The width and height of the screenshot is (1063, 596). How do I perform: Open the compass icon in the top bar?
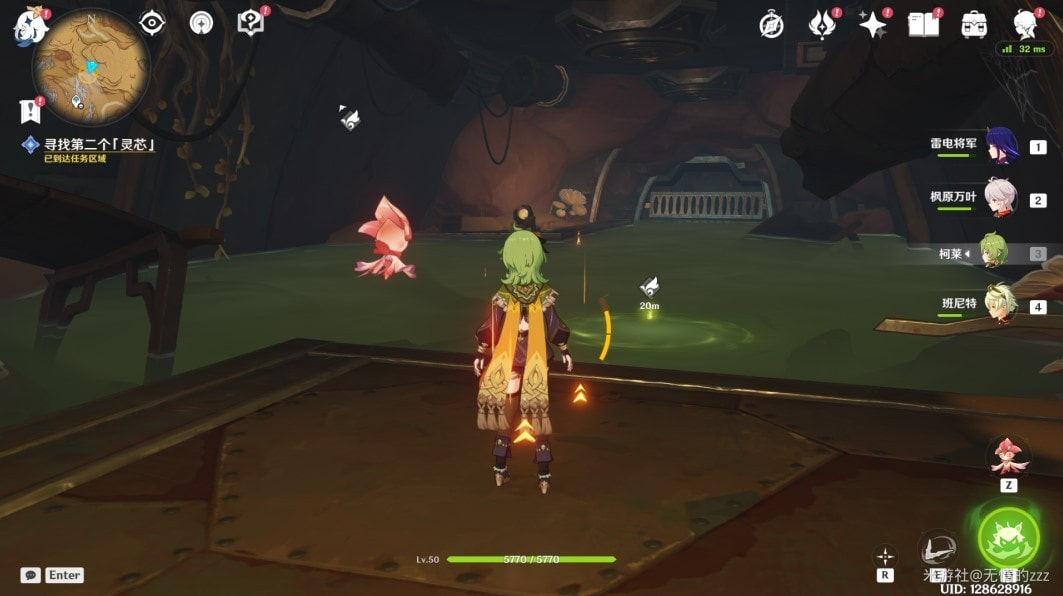(771, 25)
